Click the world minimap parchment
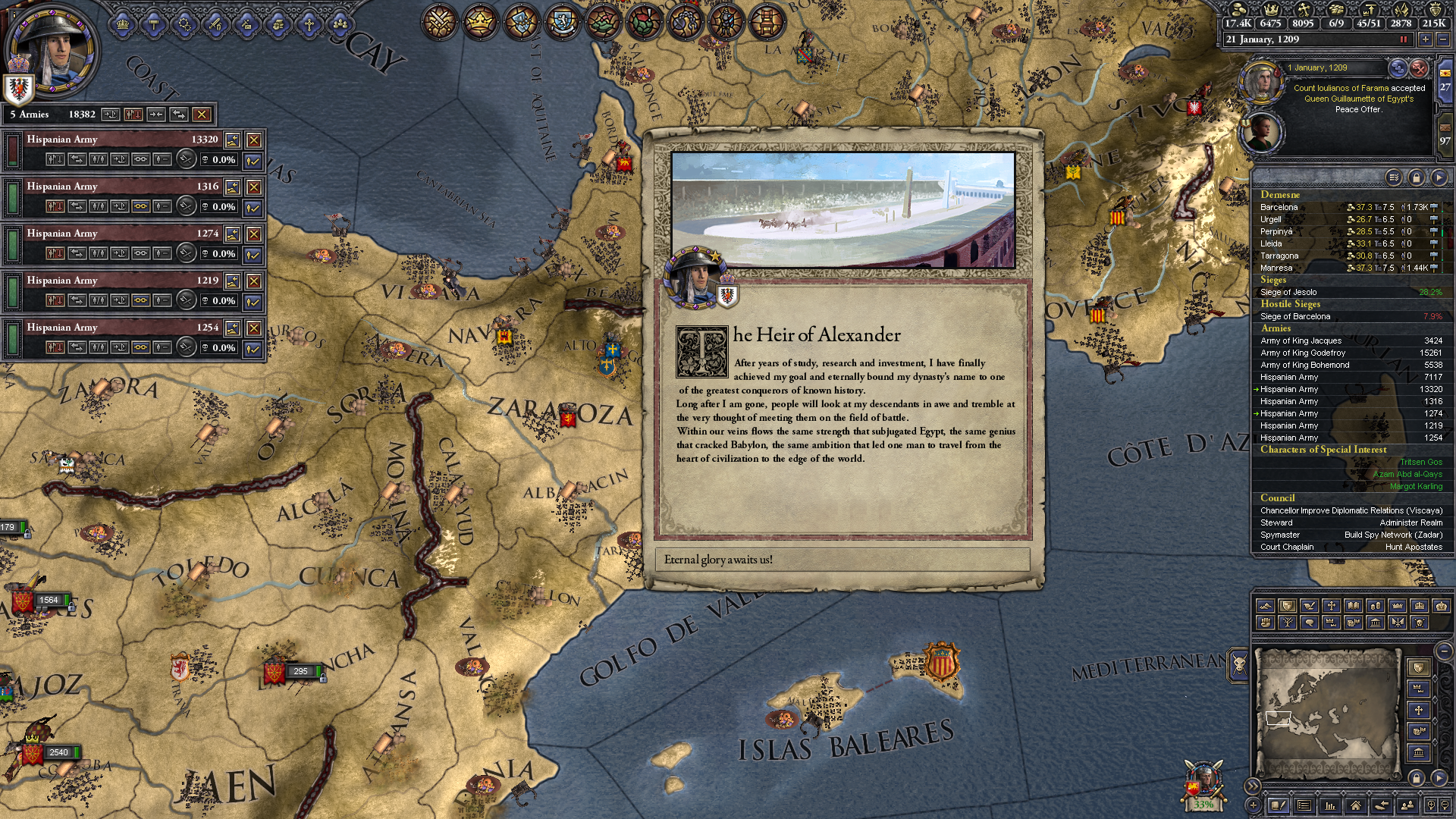1456x819 pixels. [x=1327, y=713]
